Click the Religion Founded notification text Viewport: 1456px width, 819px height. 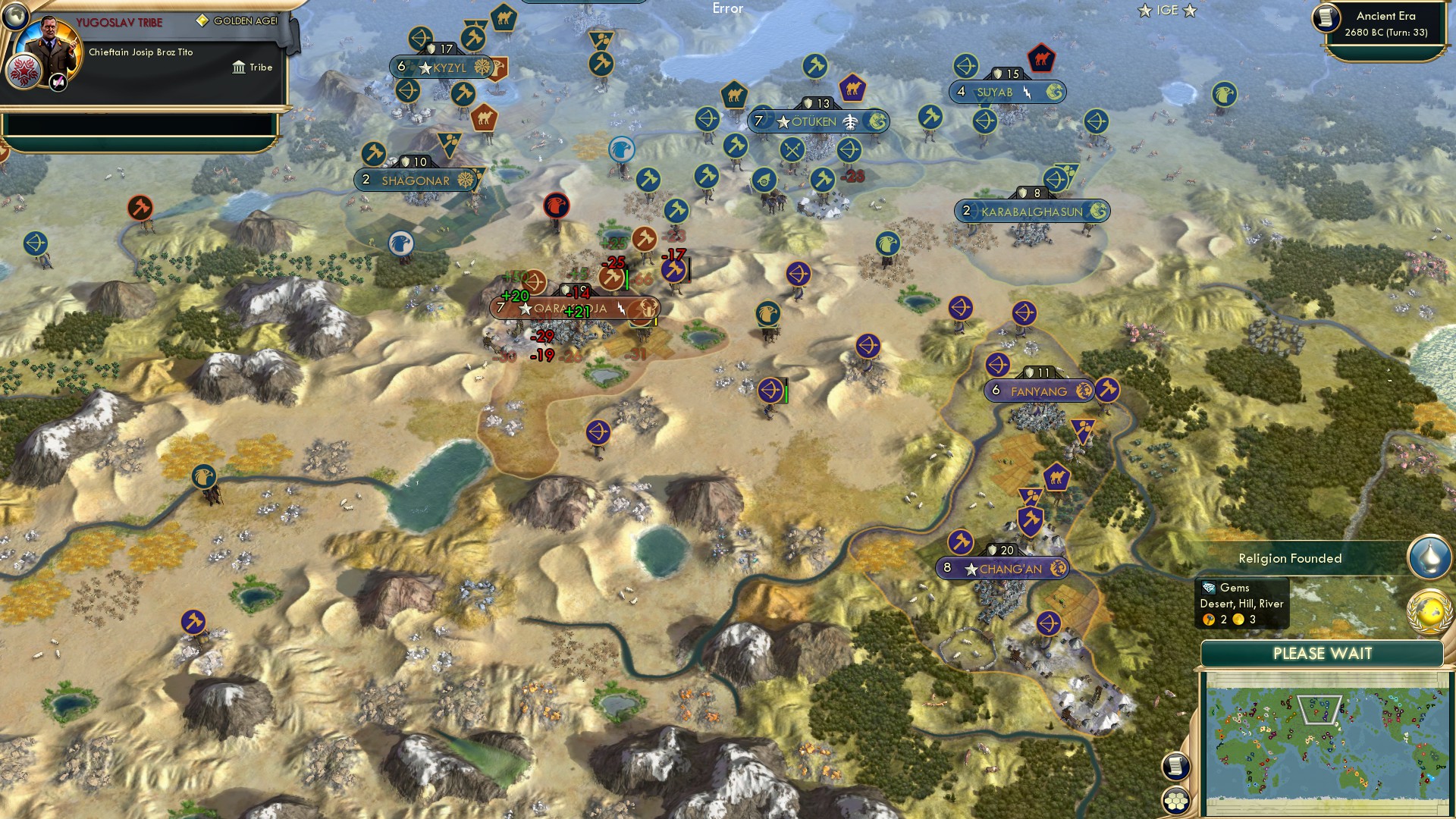(1289, 559)
